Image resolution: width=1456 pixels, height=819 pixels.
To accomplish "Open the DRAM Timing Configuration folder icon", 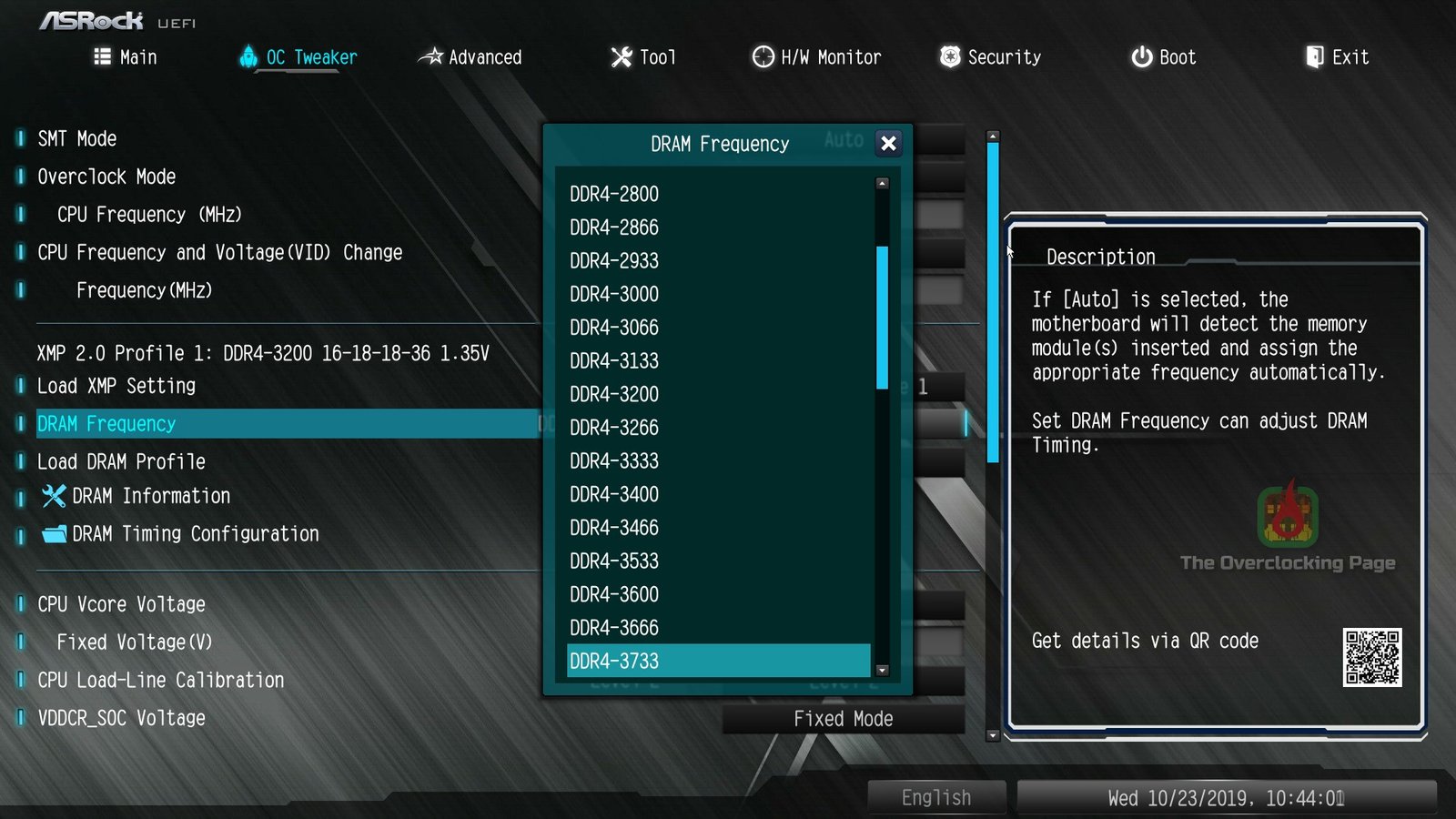I will coord(53,534).
